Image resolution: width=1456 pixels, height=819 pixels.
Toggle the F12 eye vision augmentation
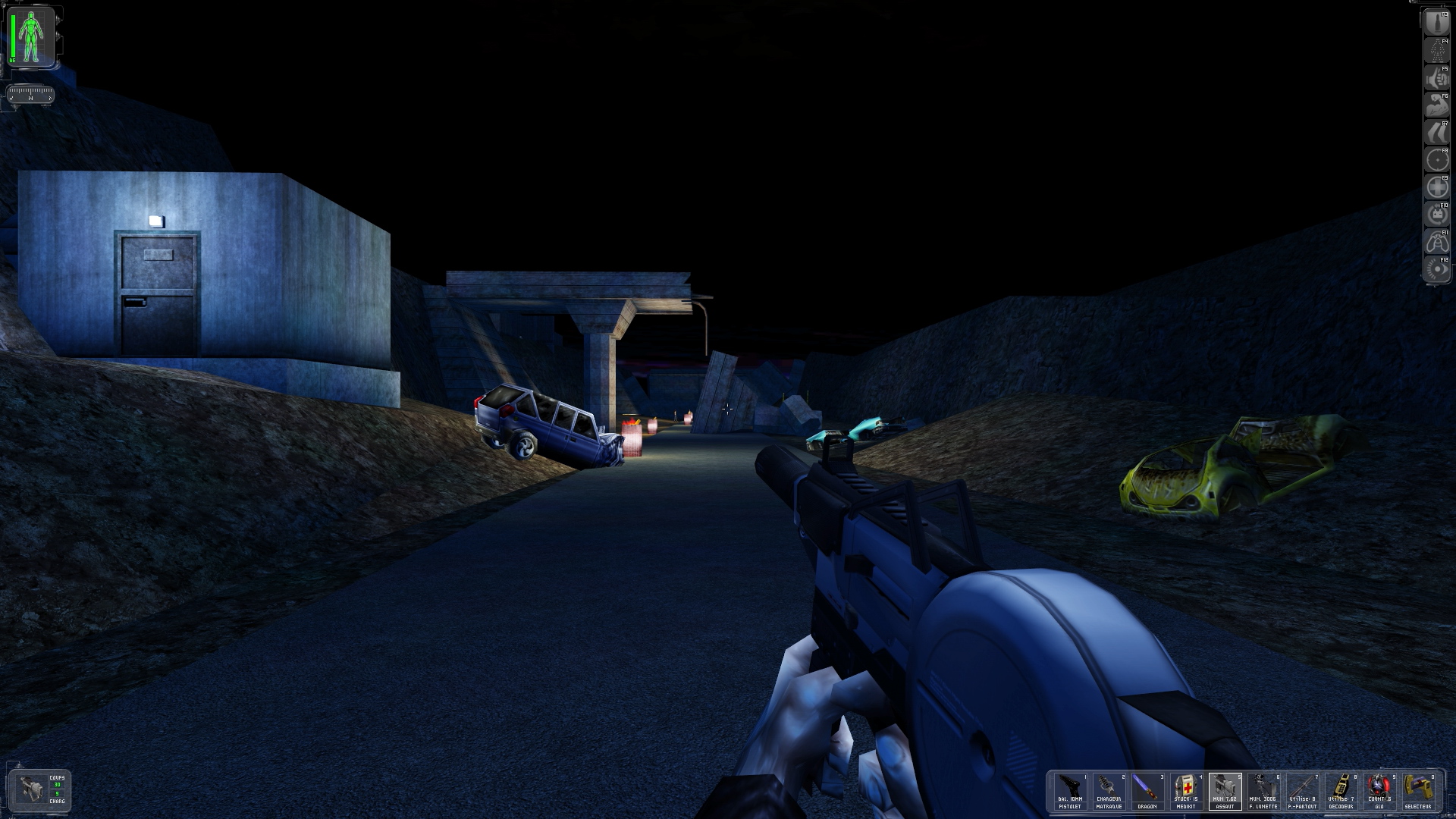pyautogui.click(x=1437, y=269)
